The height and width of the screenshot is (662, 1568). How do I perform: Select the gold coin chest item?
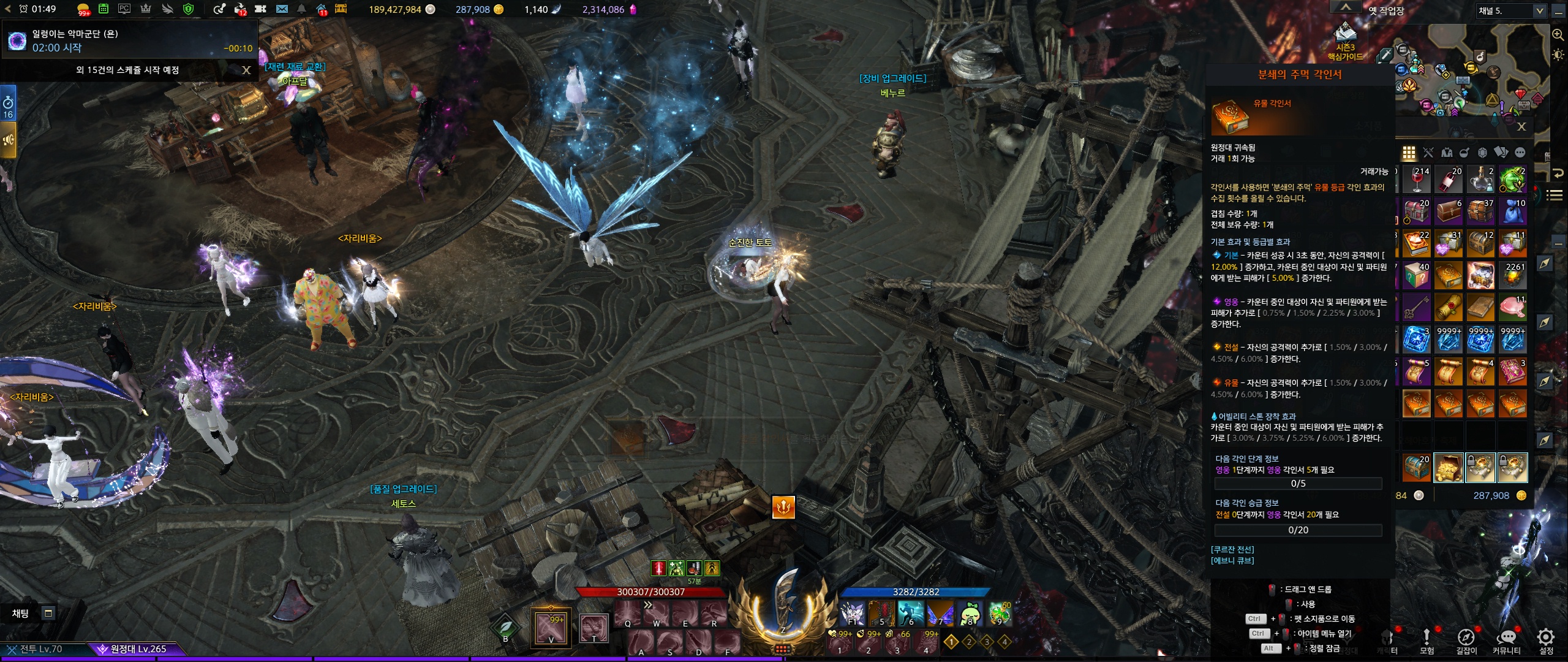pos(1448,468)
